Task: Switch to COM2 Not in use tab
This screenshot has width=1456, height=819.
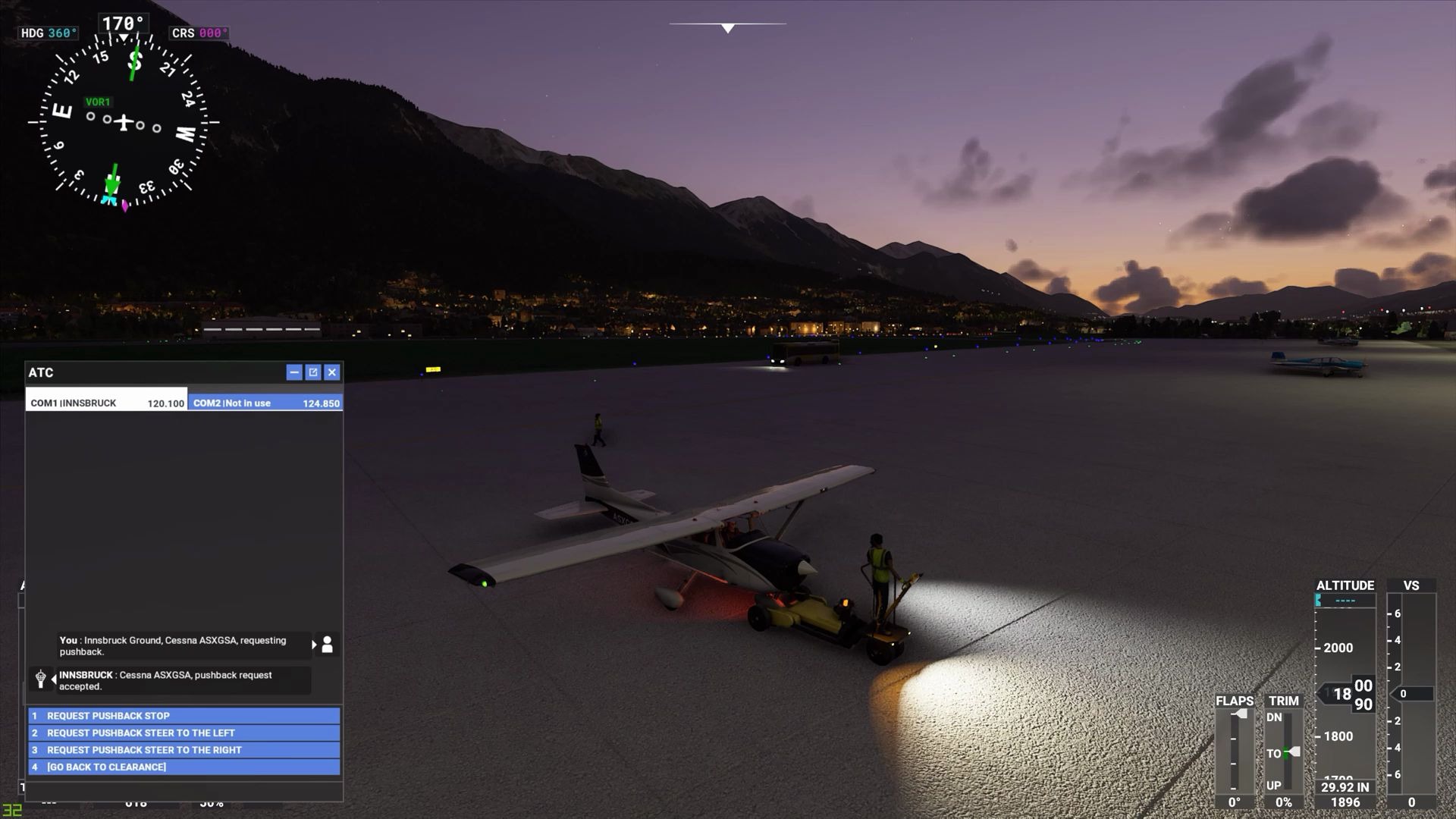Action: (x=265, y=403)
